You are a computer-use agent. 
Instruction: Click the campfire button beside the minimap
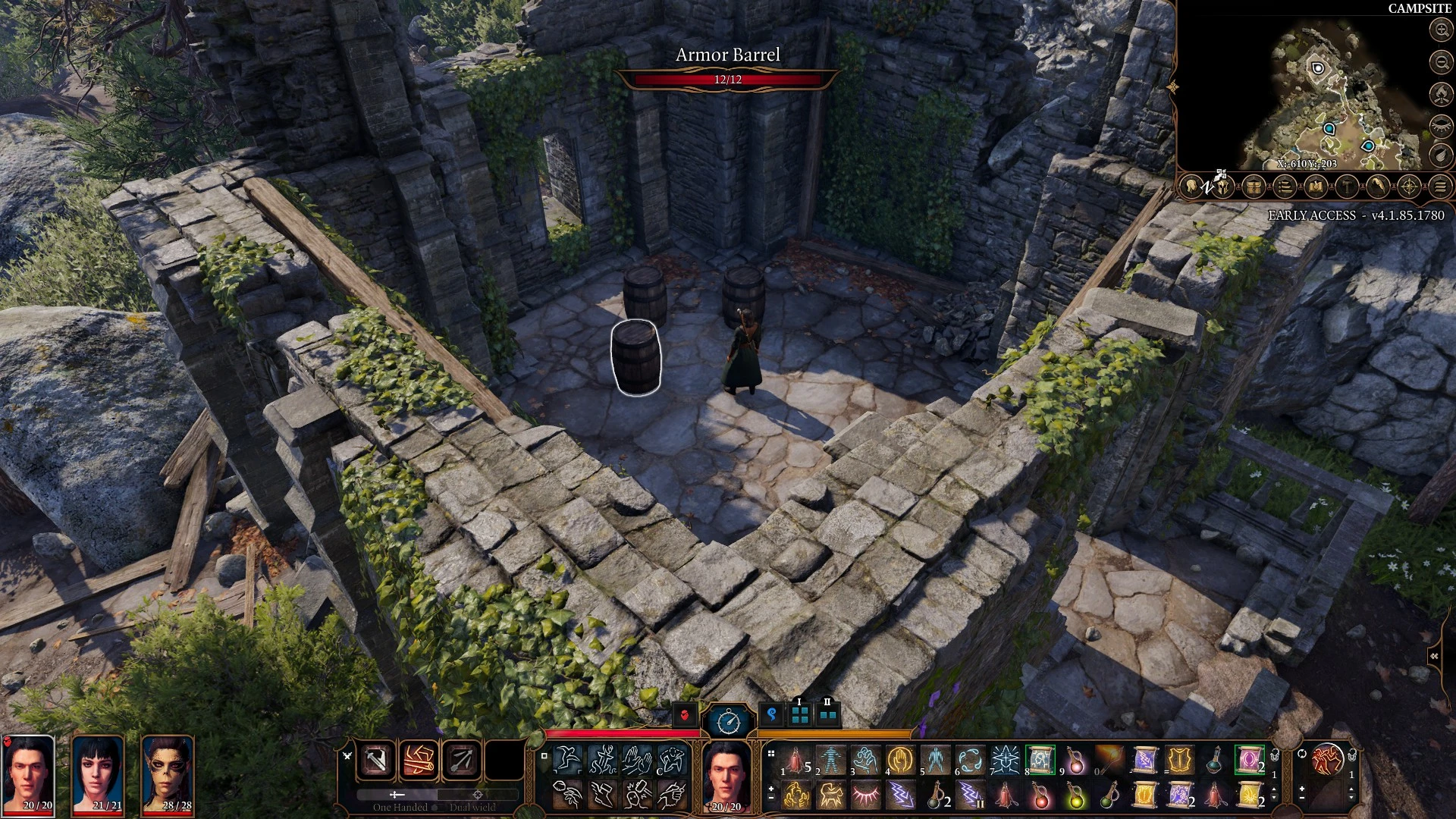1440,93
